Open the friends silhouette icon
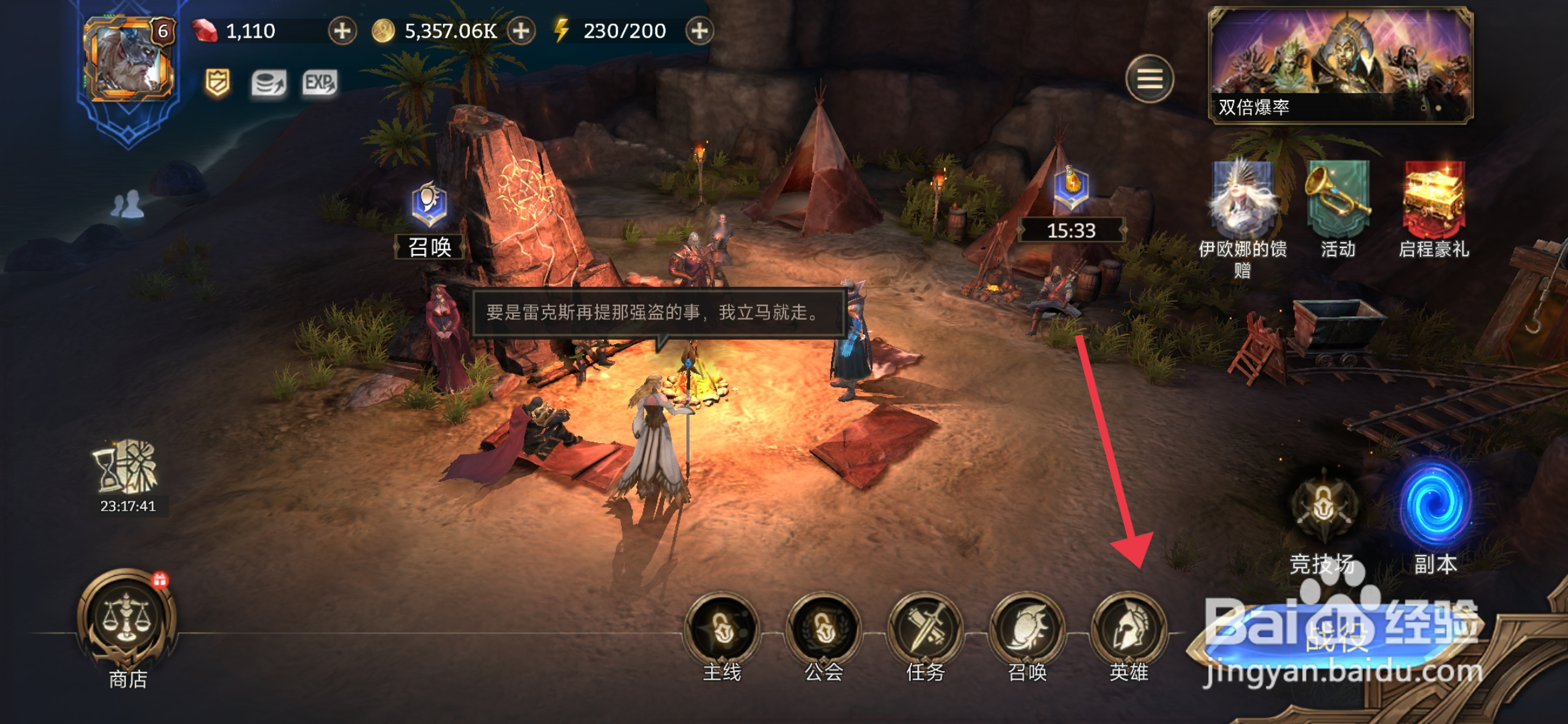The image size is (1568, 724). (x=127, y=204)
